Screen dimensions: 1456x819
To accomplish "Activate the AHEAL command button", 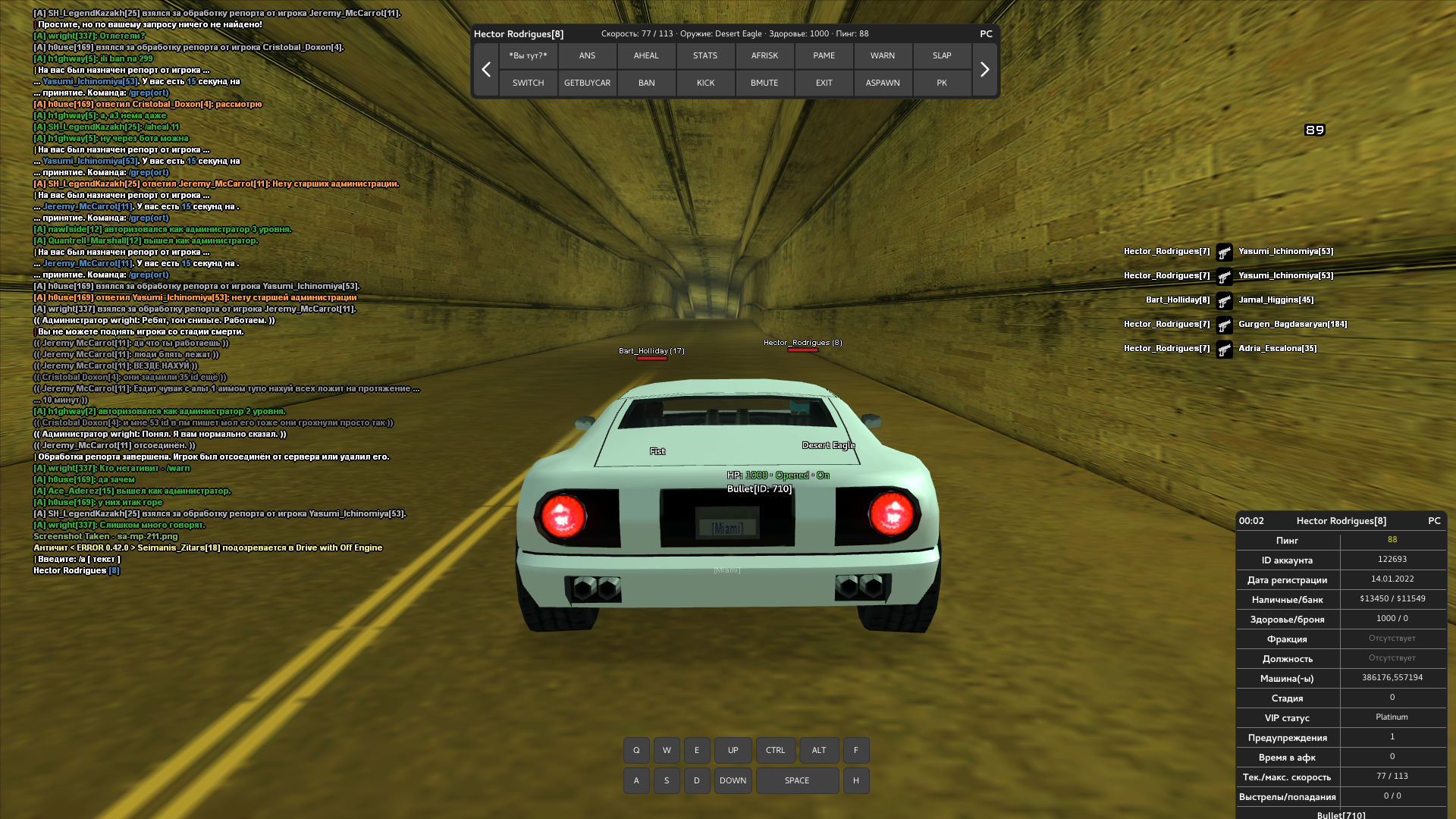I will pos(646,55).
